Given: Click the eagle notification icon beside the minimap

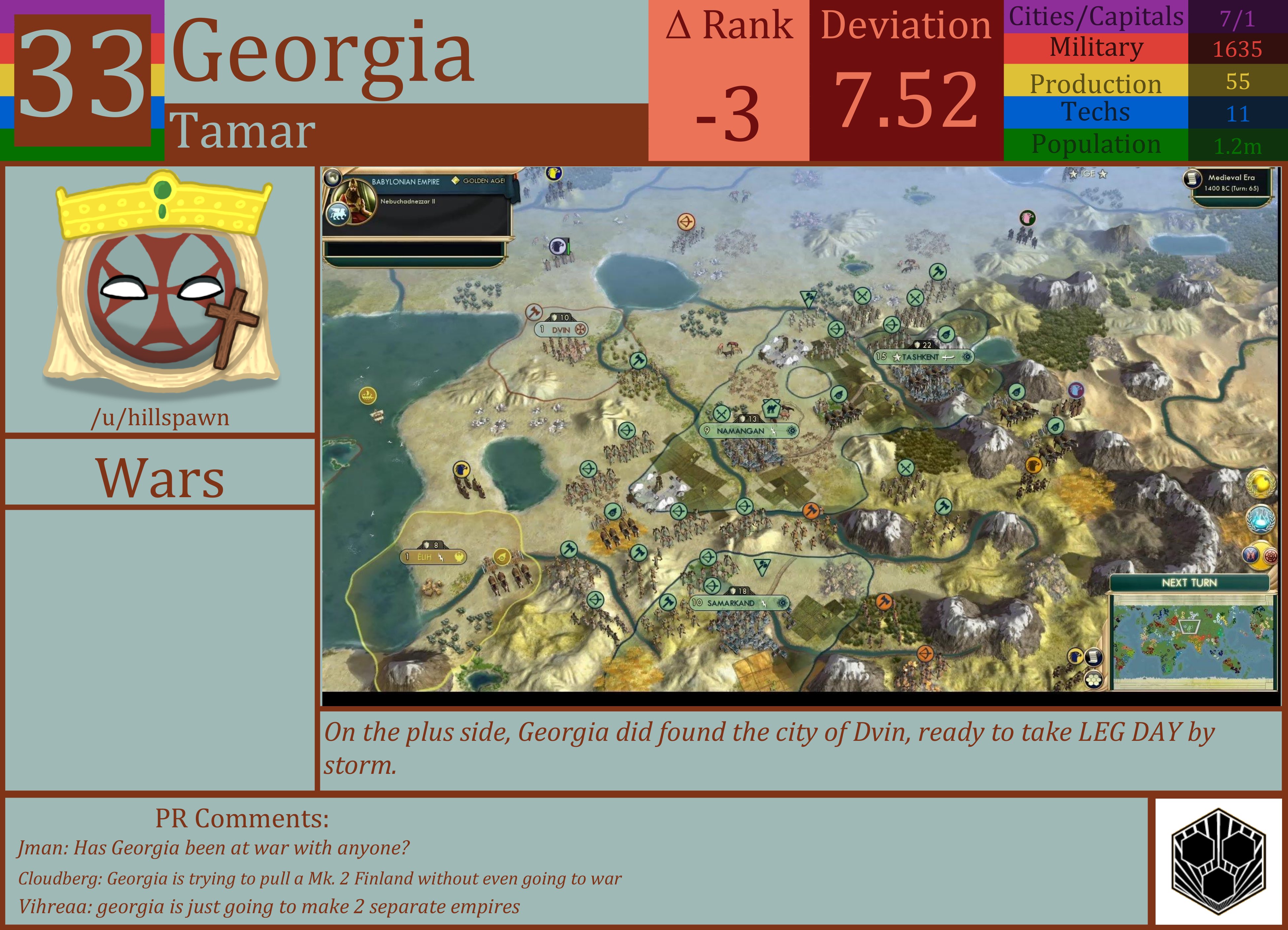Looking at the screenshot, I should (x=1076, y=658).
